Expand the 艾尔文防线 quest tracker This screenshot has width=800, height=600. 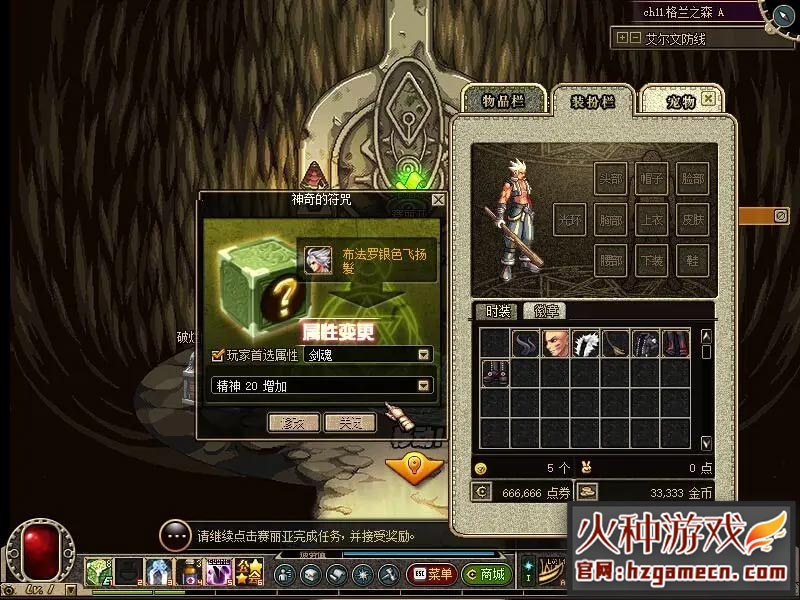623,38
